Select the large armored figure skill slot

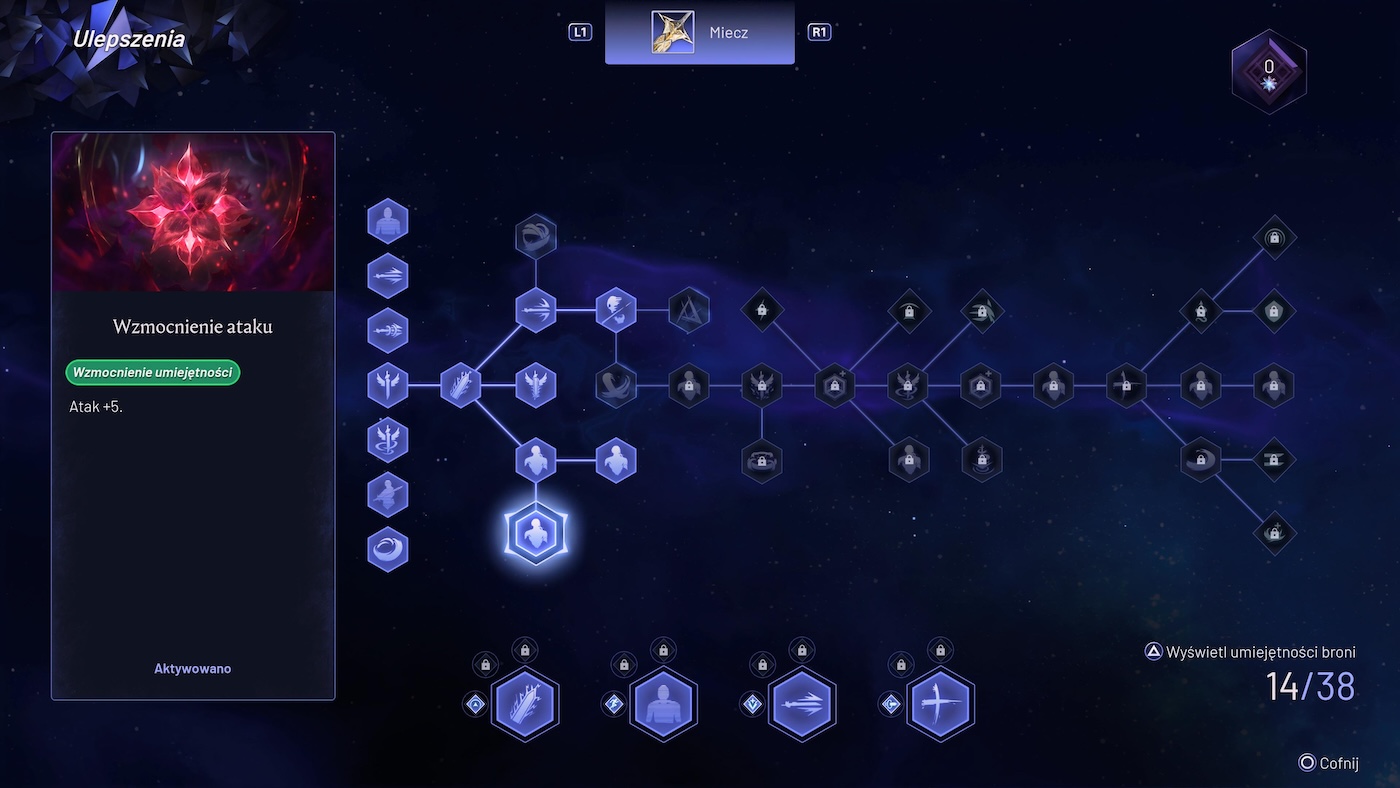point(663,704)
